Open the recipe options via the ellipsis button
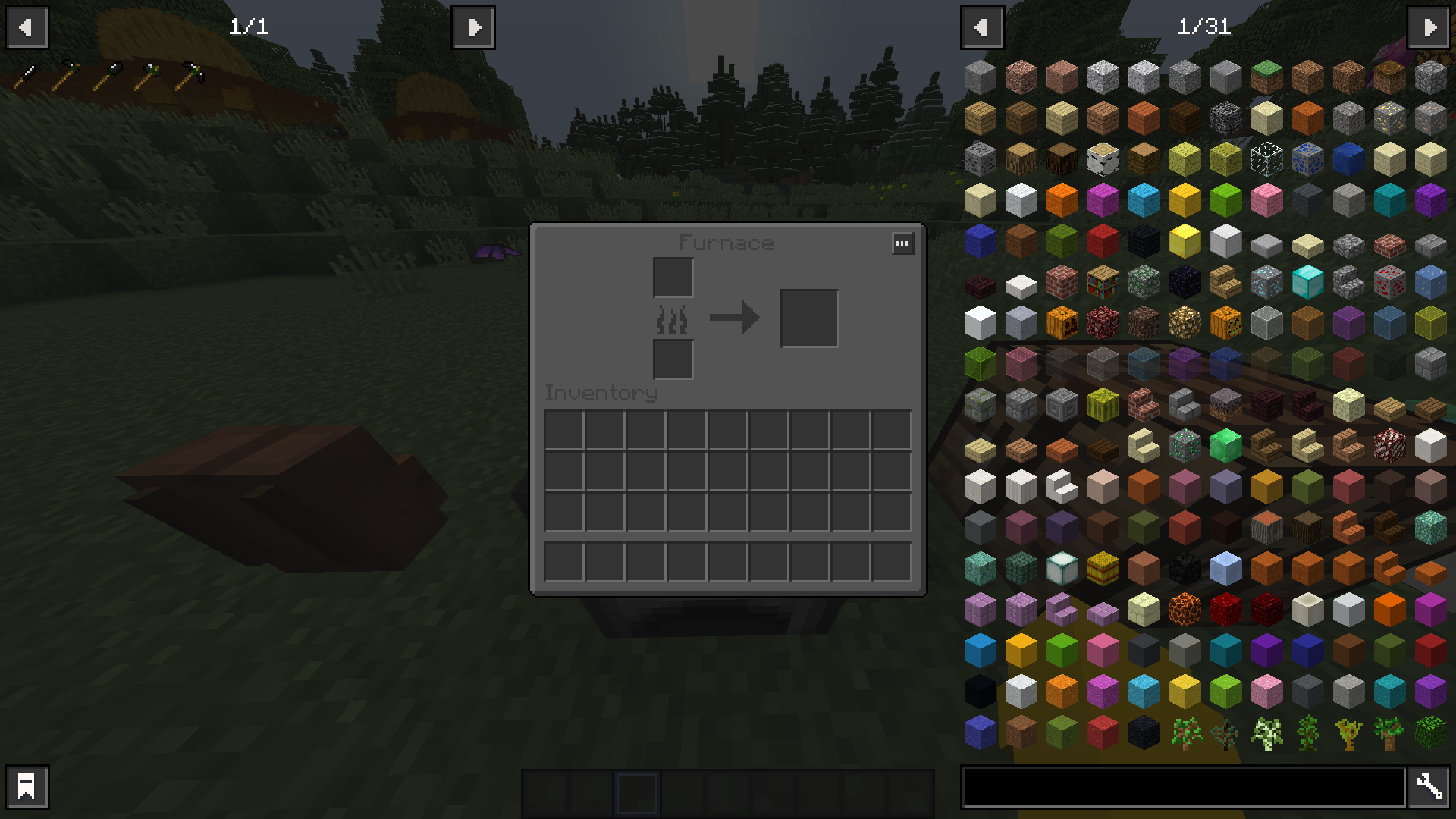 point(902,243)
